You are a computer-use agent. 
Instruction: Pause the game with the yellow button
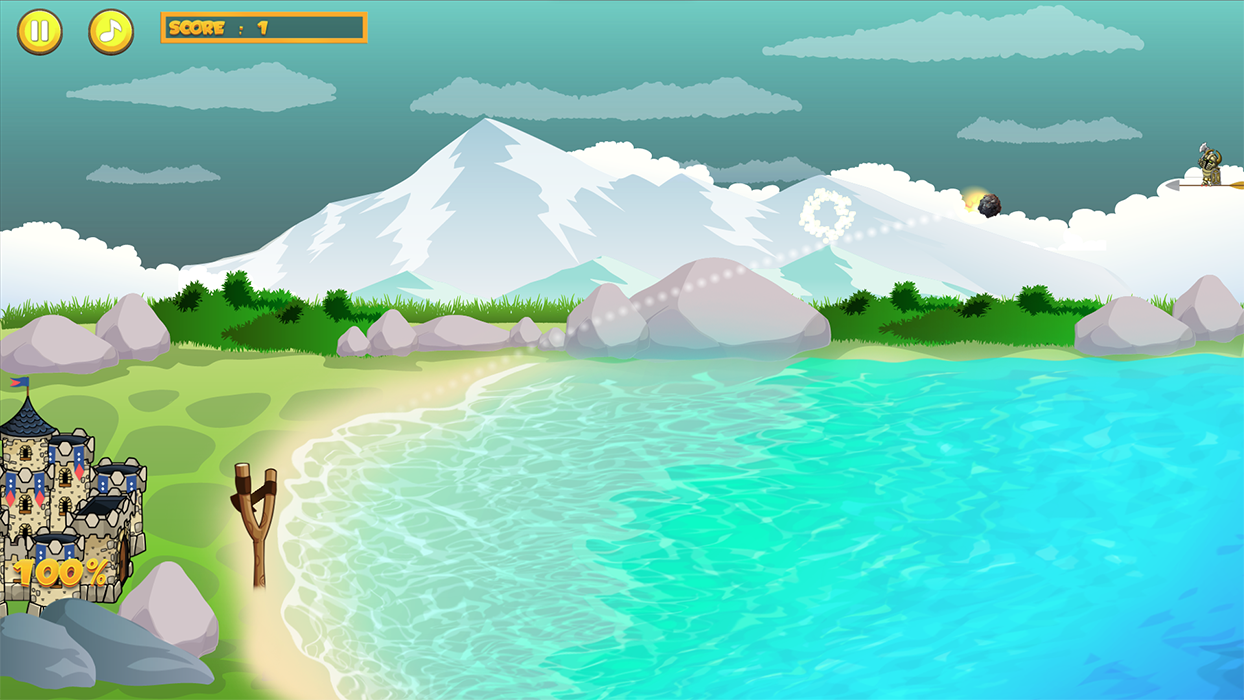click(40, 32)
